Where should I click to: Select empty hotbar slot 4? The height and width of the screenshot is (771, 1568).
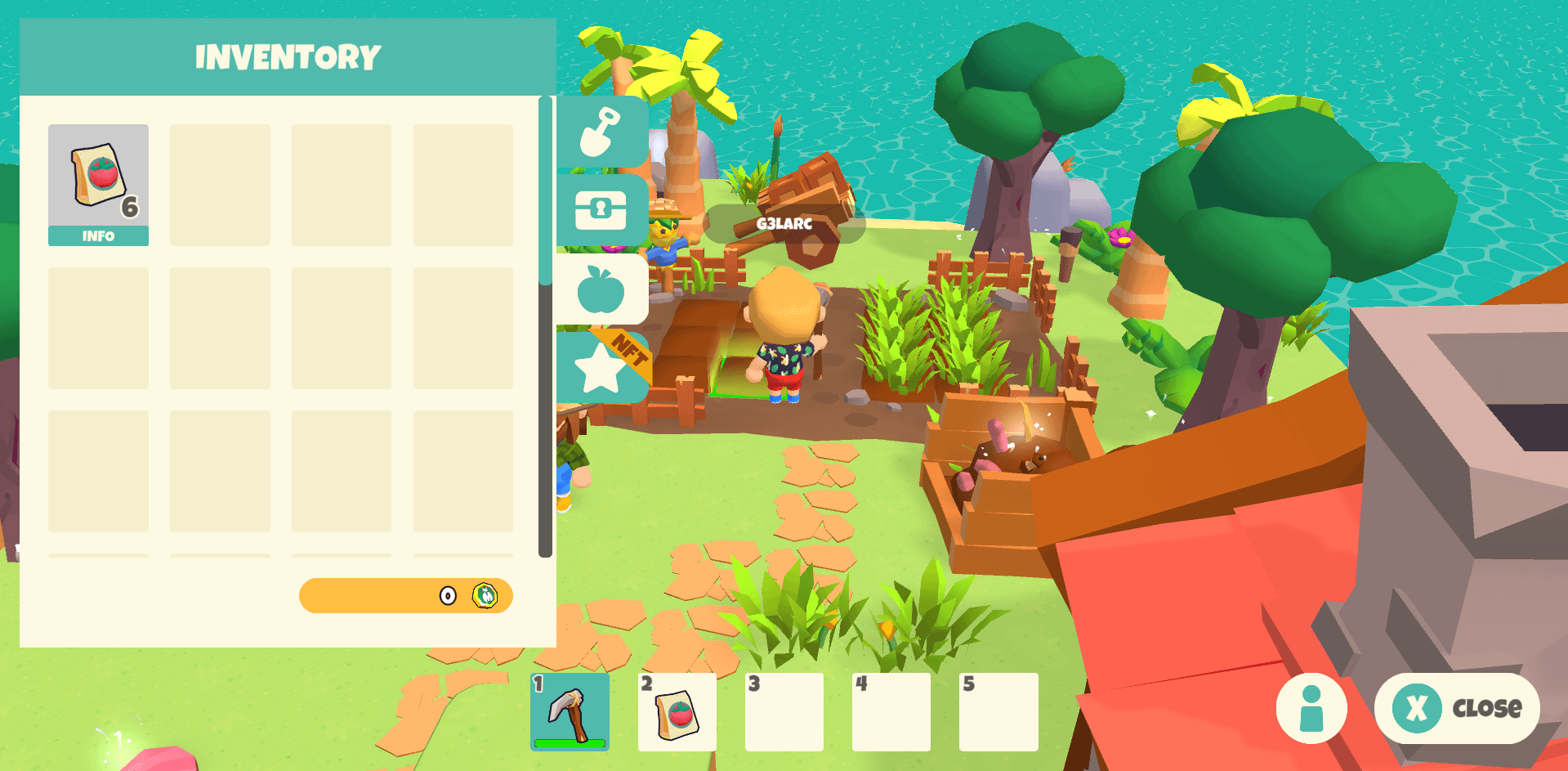click(891, 711)
